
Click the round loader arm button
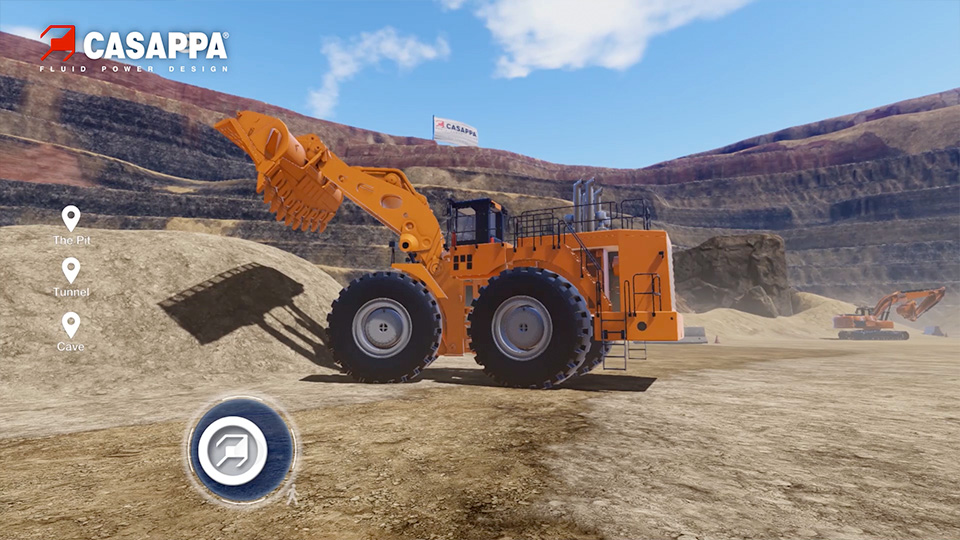point(241,449)
